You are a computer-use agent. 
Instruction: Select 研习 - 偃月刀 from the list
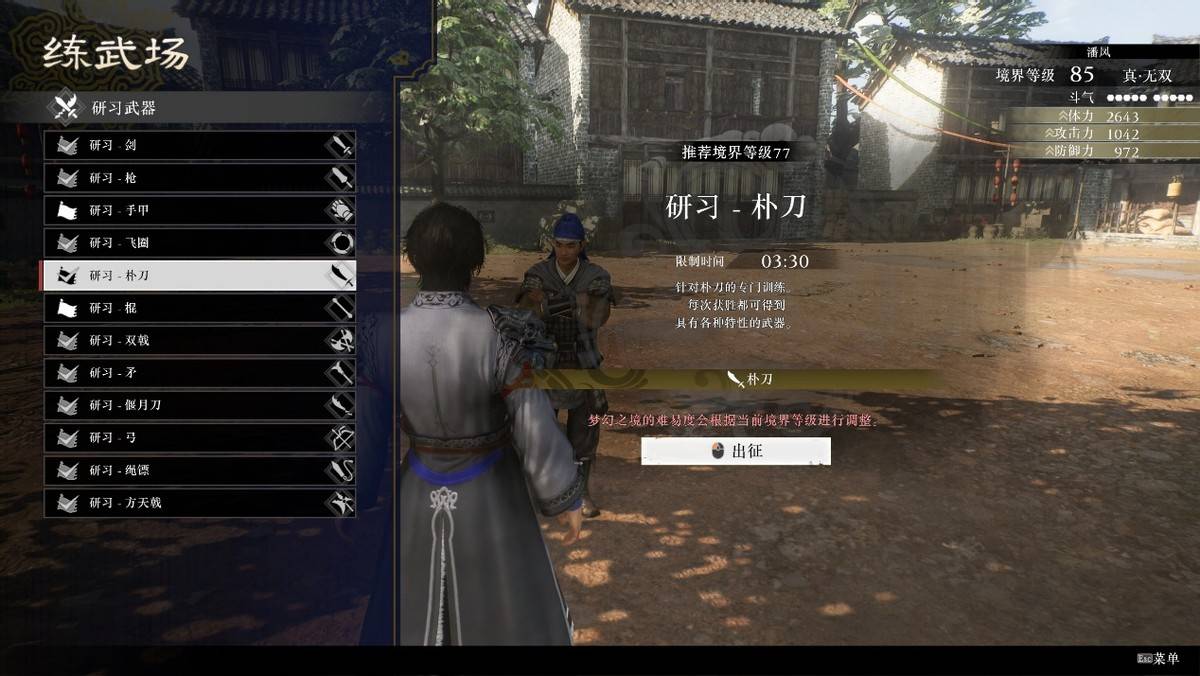(x=199, y=405)
